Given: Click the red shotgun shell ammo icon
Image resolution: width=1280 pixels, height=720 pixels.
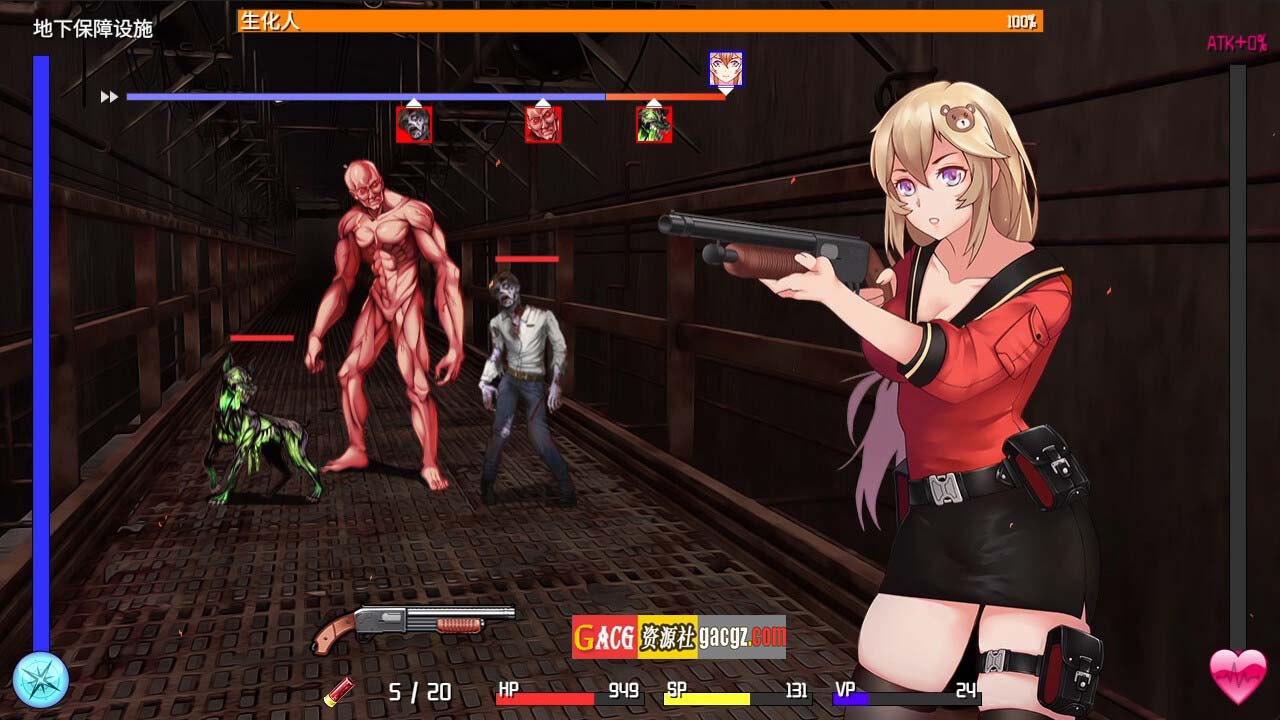Looking at the screenshot, I should point(340,690).
